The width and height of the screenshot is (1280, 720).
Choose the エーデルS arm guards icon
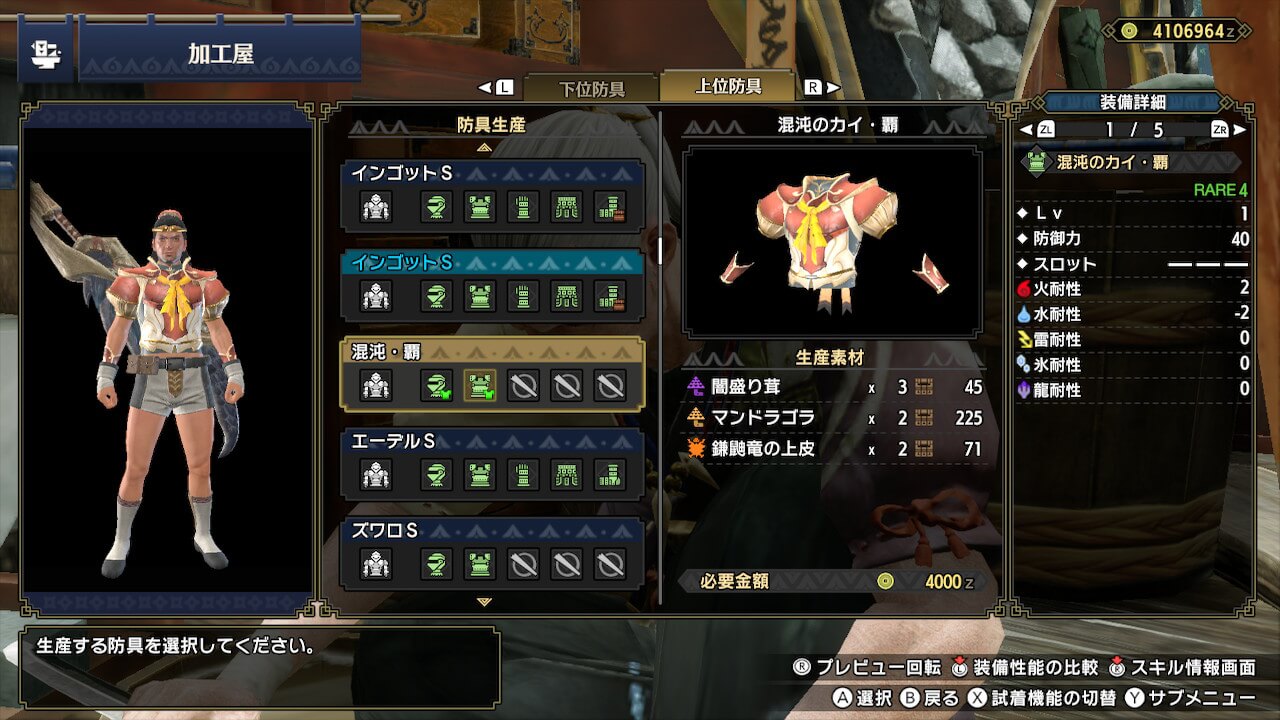[x=523, y=474]
